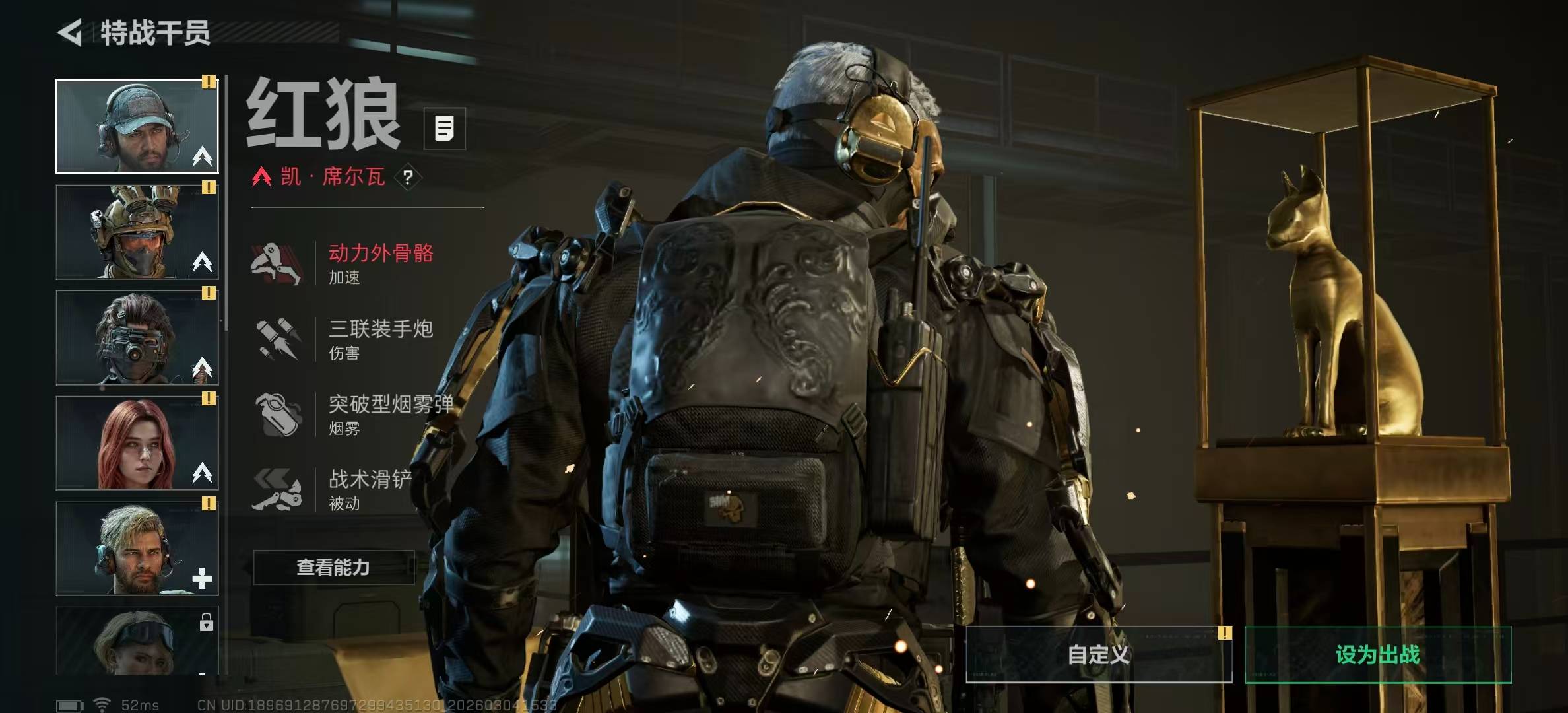Pick the operator with night-vision goggles
The width and height of the screenshot is (1568, 713).
[137, 337]
